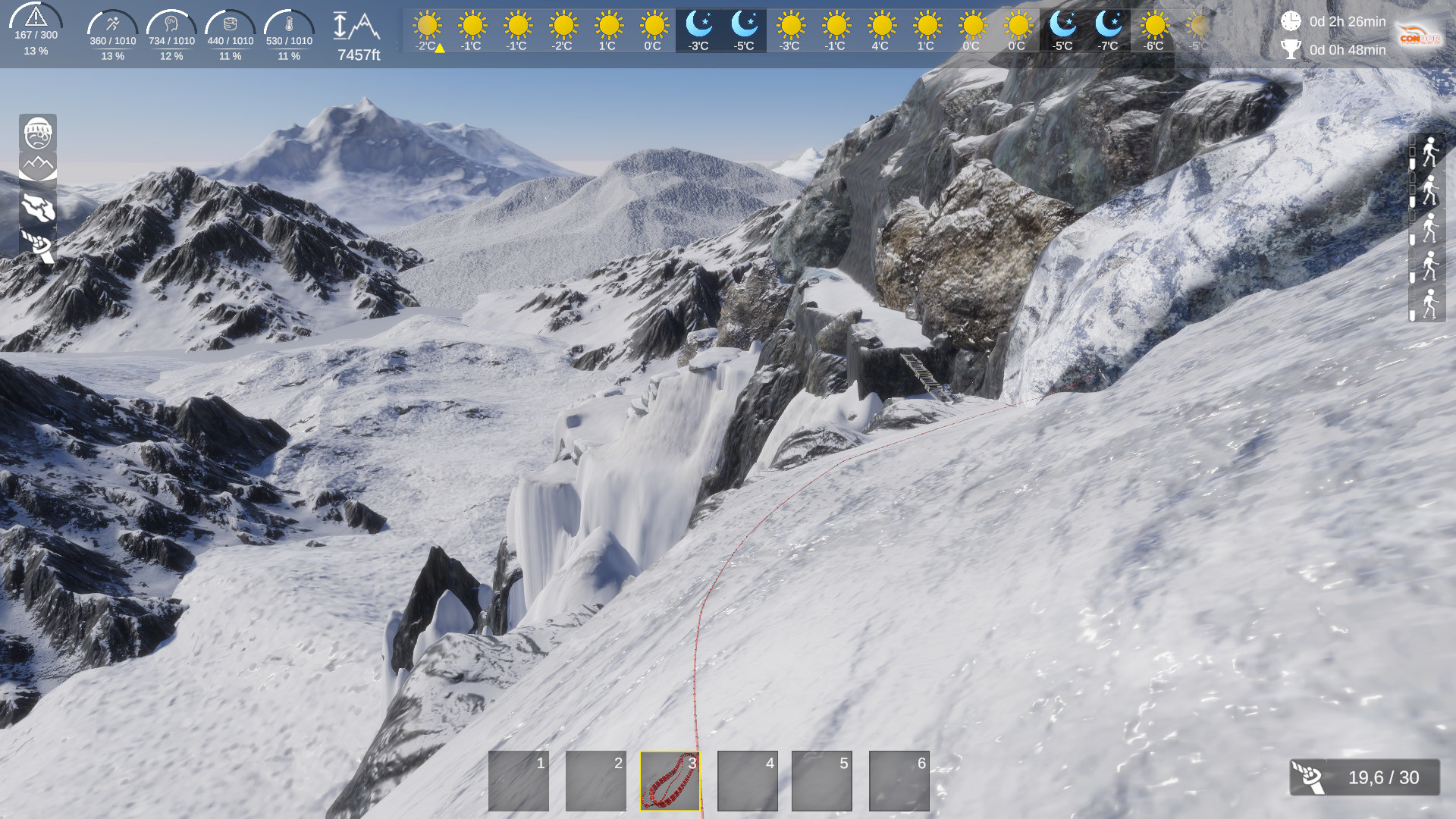Screen dimensions: 1456x819
Task: Select the canned food supplies gauge
Action: click(x=230, y=23)
